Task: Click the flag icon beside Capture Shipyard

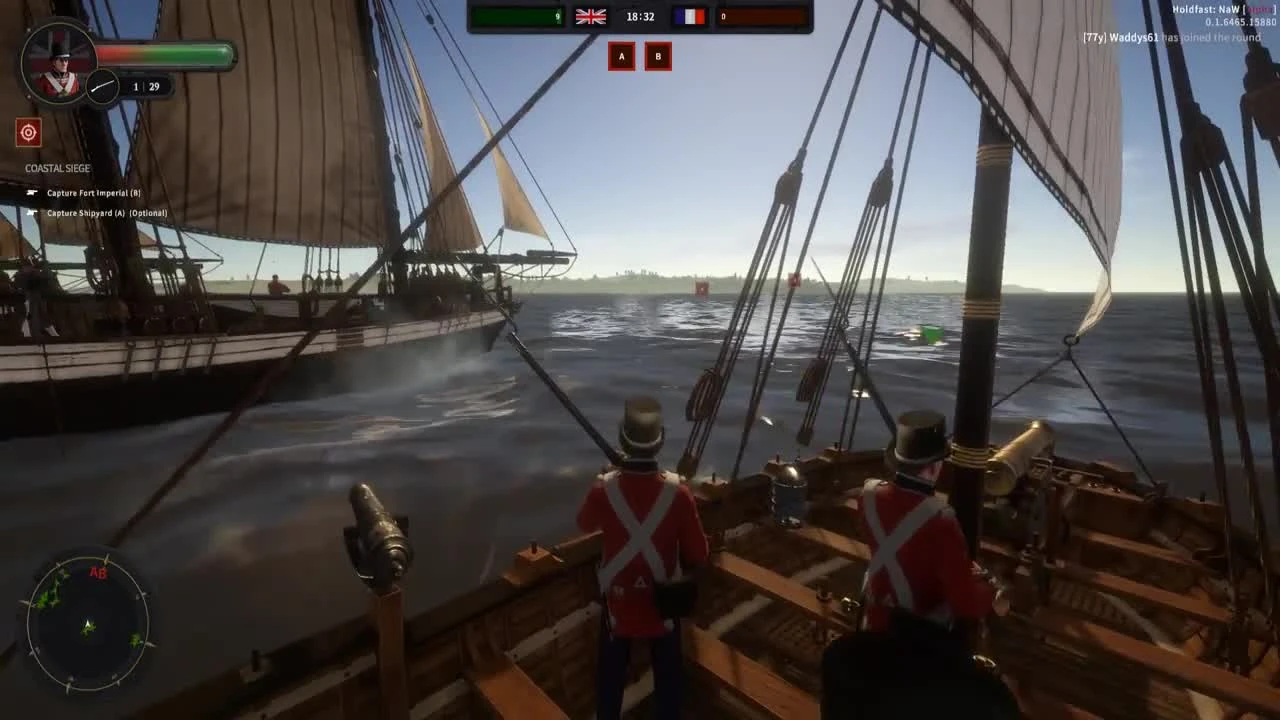Action: 33,213
